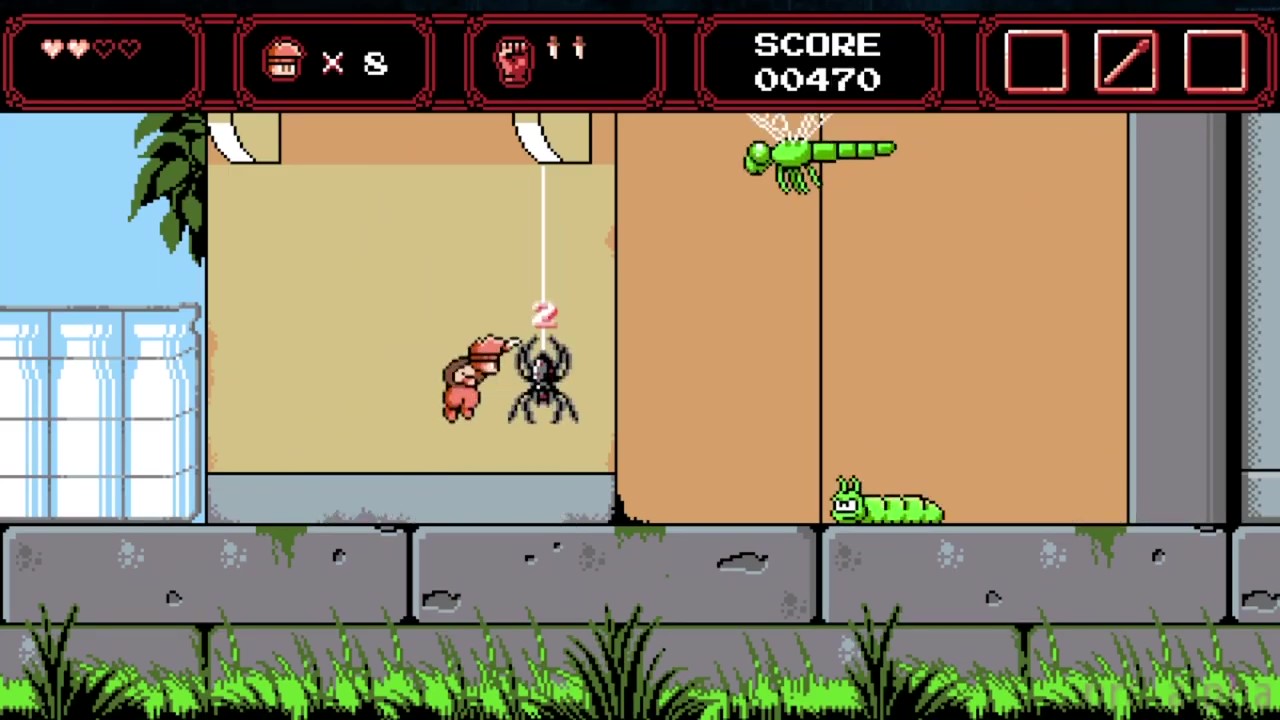Open the SCORE panel in the HUD
The height and width of the screenshot is (720, 1280).
click(x=817, y=60)
